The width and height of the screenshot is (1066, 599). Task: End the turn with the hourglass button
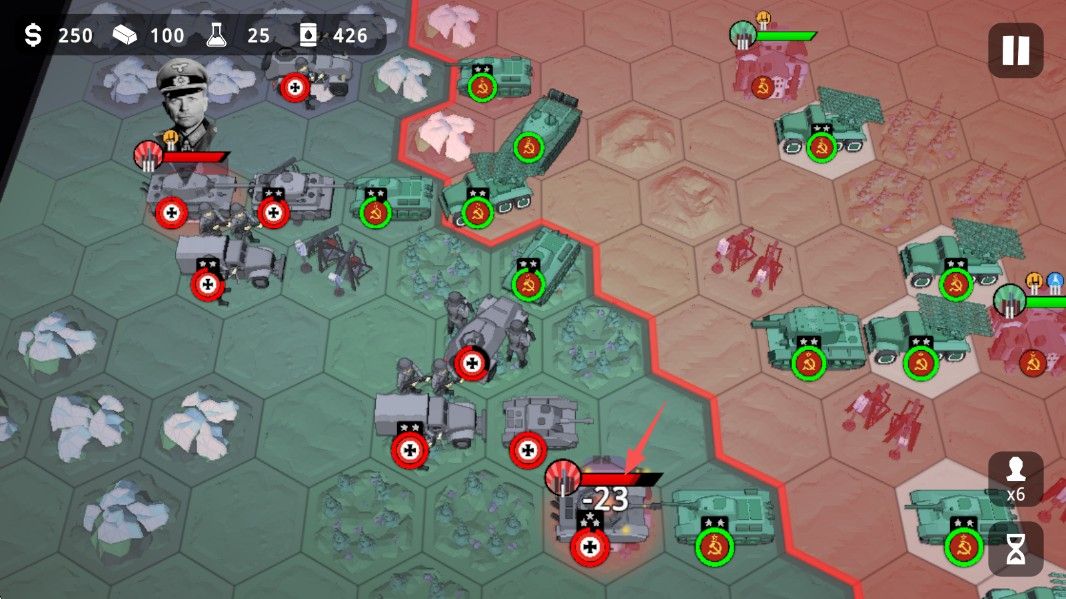coord(1015,549)
